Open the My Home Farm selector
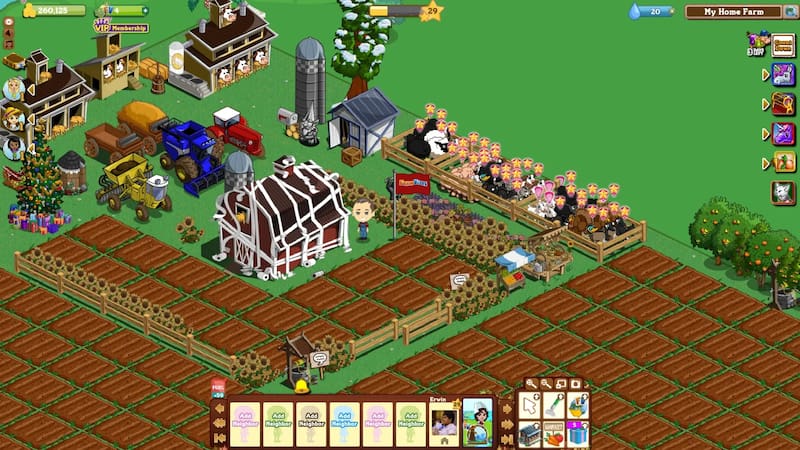Viewport: 800px width, 450px height. point(733,12)
